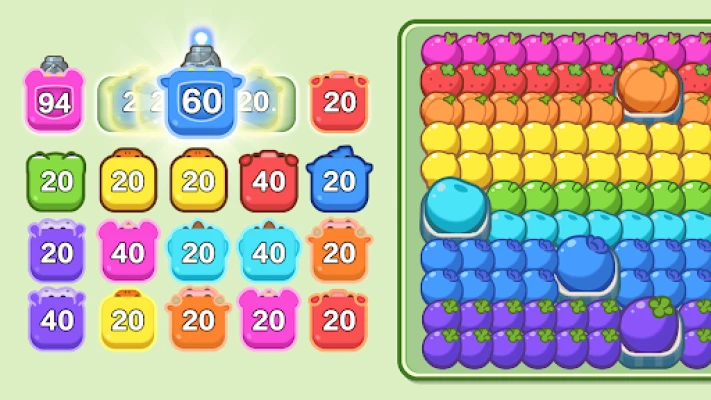711x400 pixels.
Task: Choose the green 20 tile
Action: [56, 181]
